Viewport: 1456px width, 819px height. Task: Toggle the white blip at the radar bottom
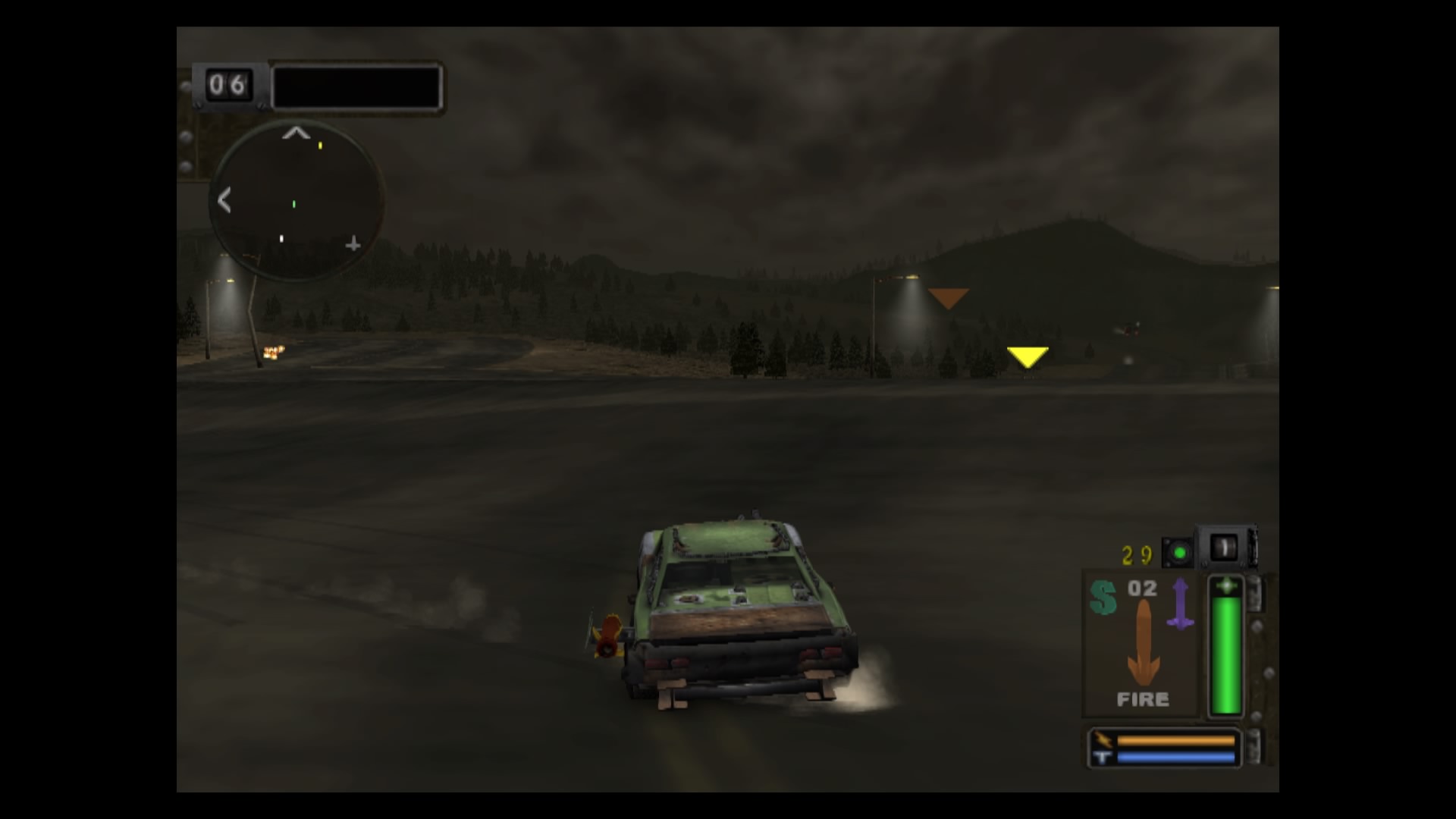pos(281,238)
